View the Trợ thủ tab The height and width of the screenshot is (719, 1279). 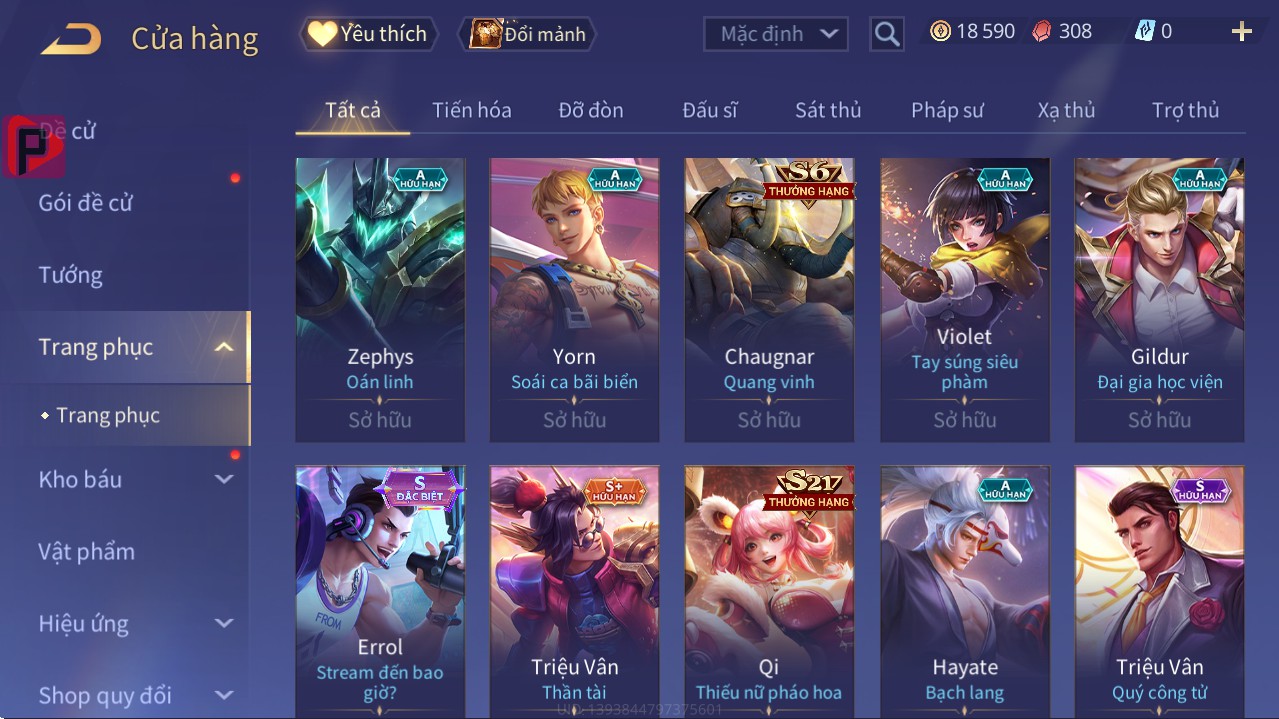pyautogui.click(x=1185, y=110)
